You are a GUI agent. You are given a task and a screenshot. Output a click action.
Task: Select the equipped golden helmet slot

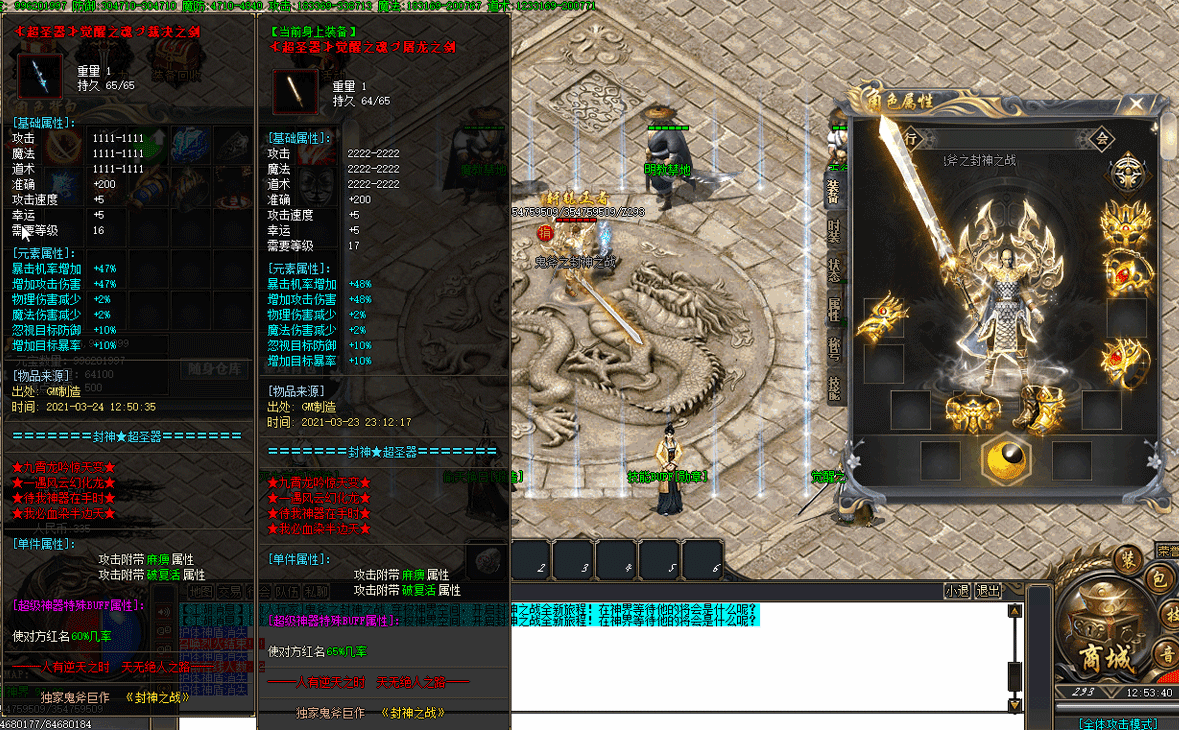[x=1125, y=222]
